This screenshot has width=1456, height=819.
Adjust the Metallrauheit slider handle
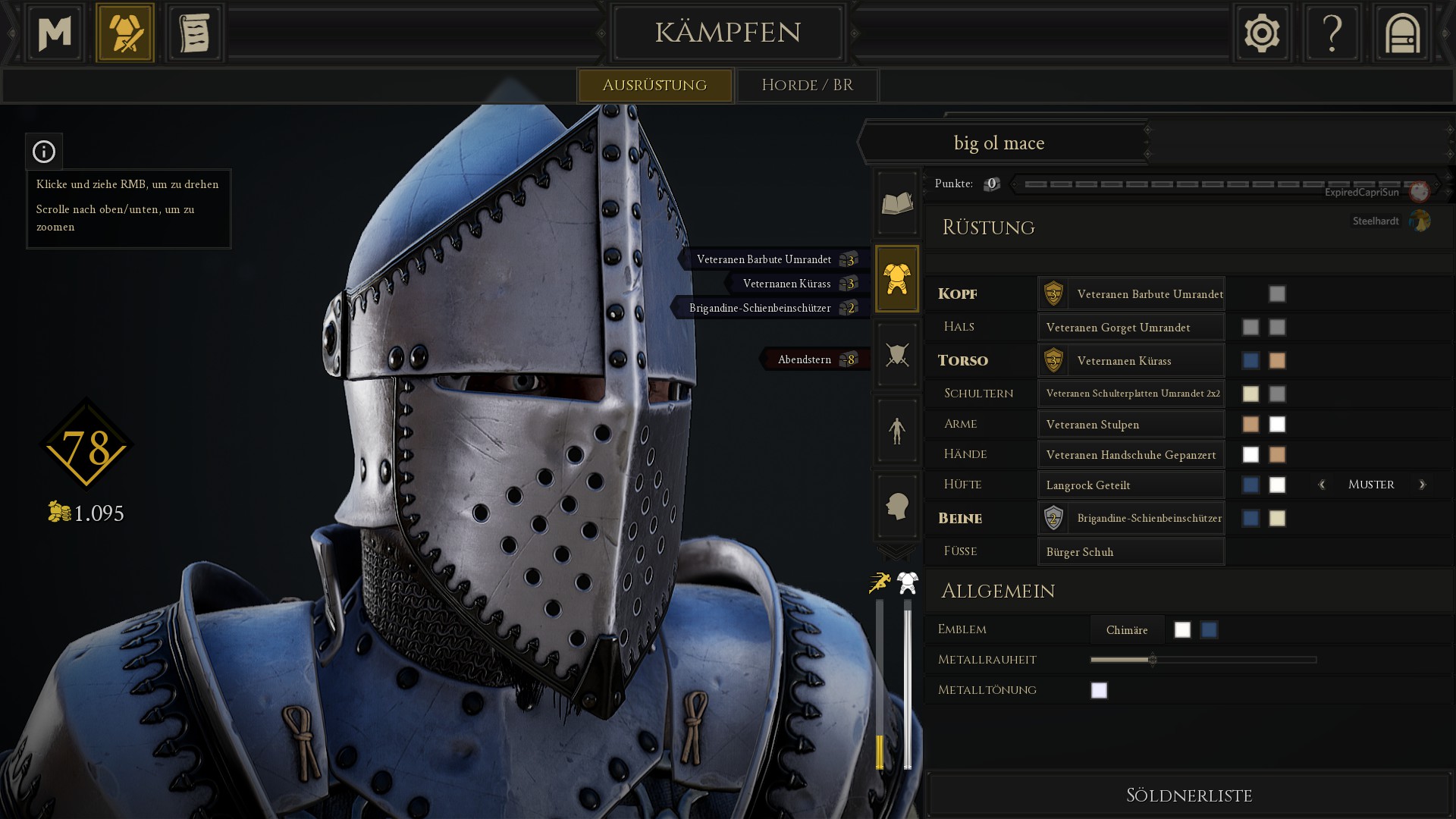tap(1153, 660)
